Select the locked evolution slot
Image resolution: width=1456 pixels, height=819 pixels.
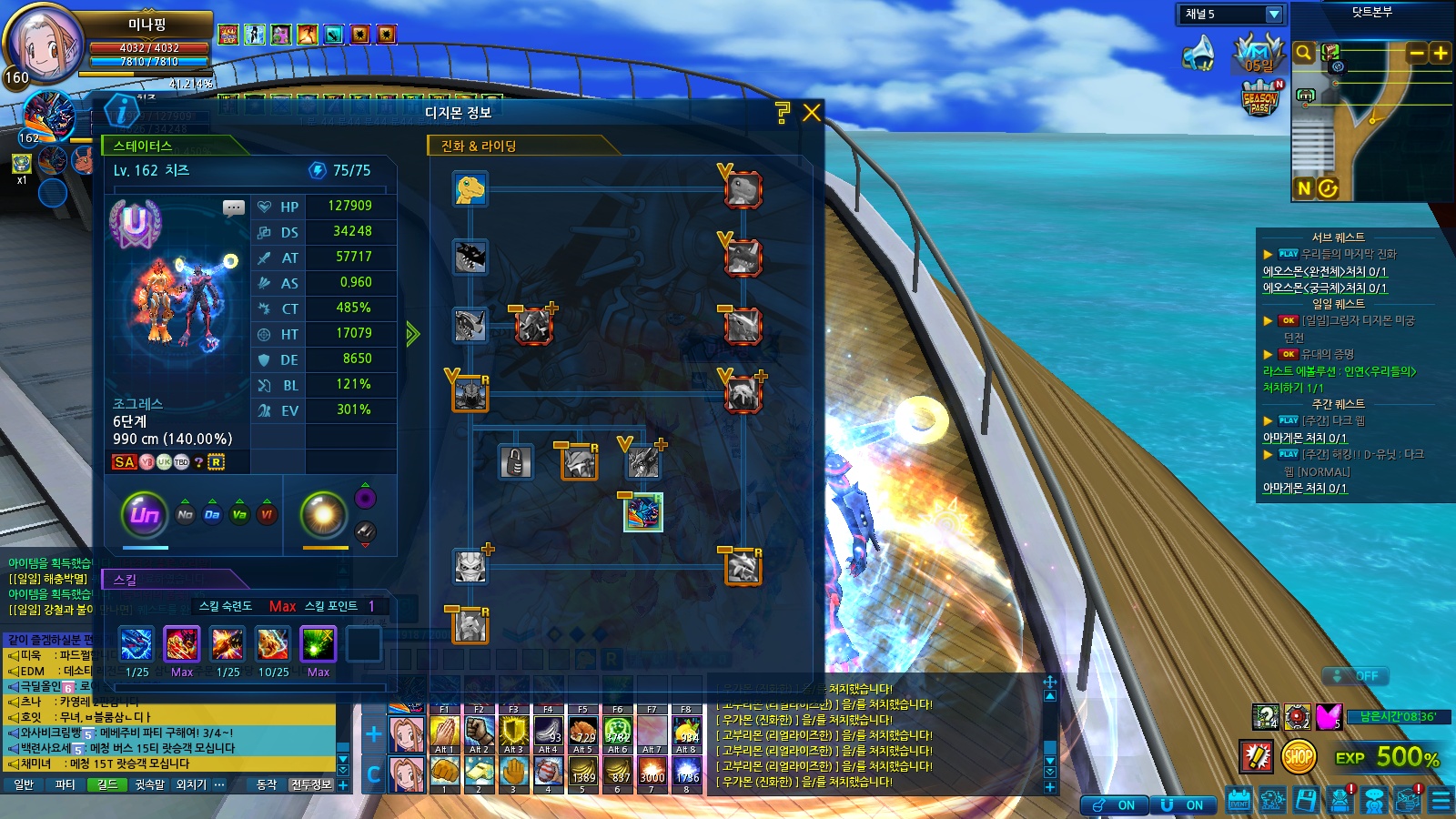[515, 462]
